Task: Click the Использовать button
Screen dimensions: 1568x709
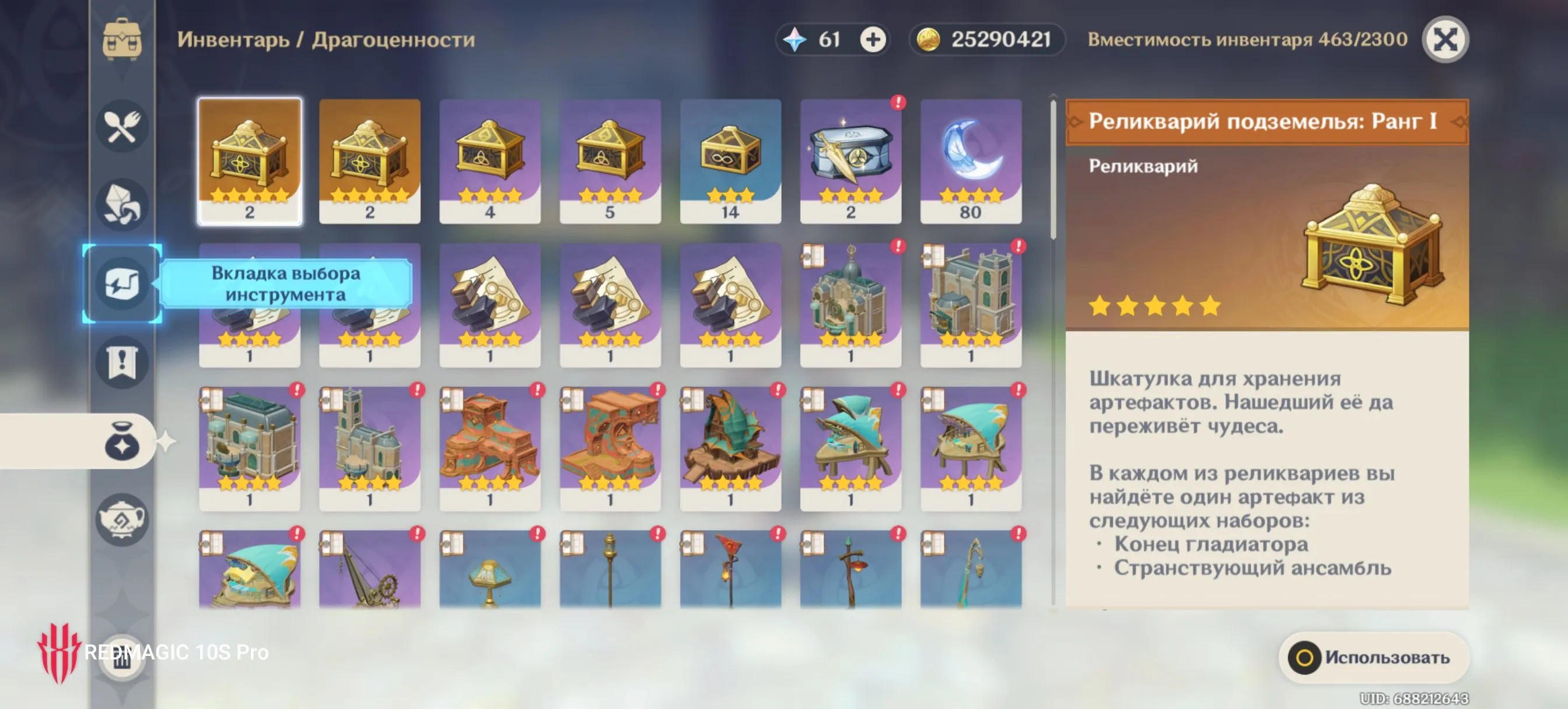Action: coord(1374,657)
